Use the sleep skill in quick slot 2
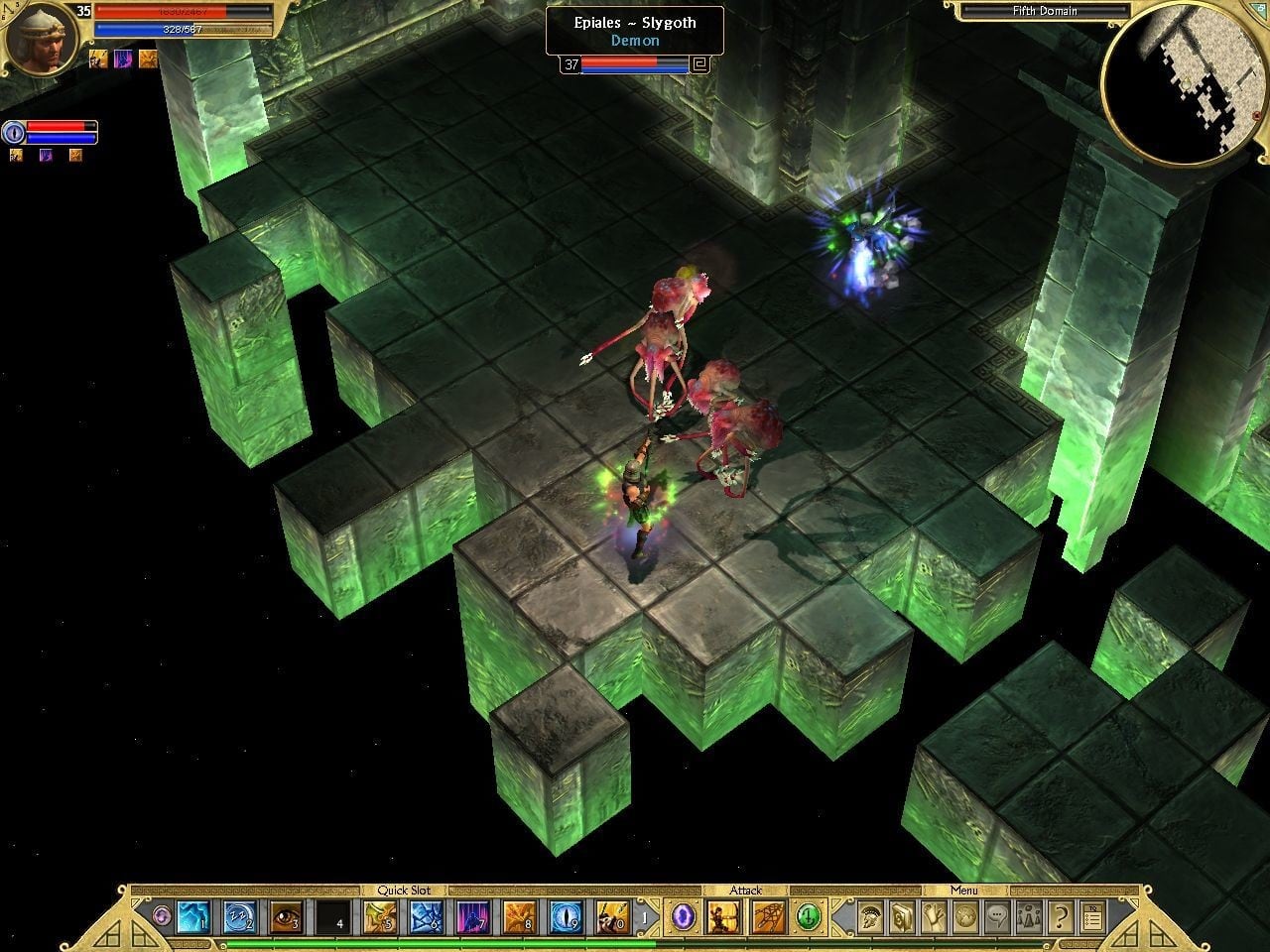Image resolution: width=1270 pixels, height=952 pixels. [239, 917]
